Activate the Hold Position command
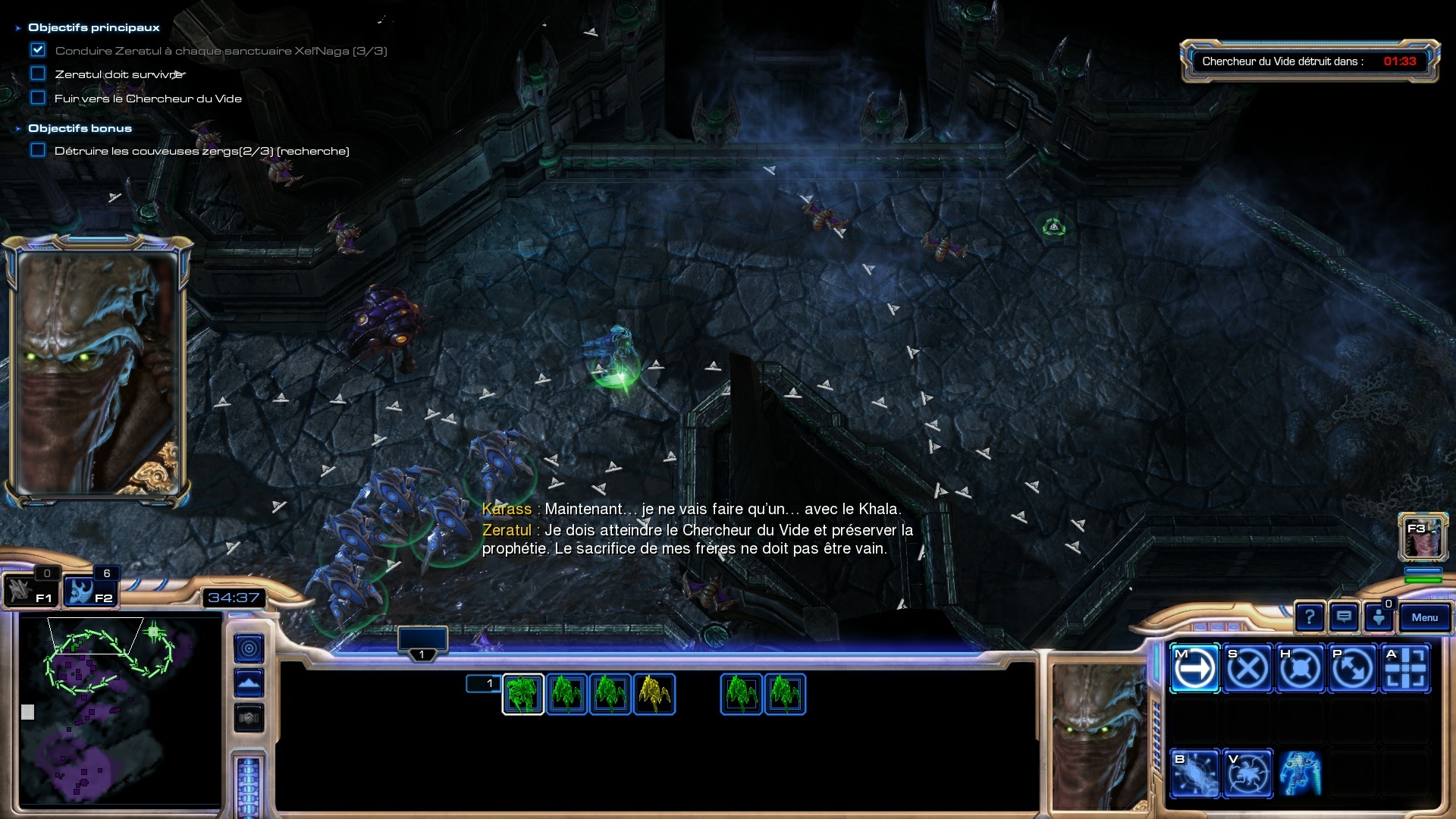 click(1300, 669)
